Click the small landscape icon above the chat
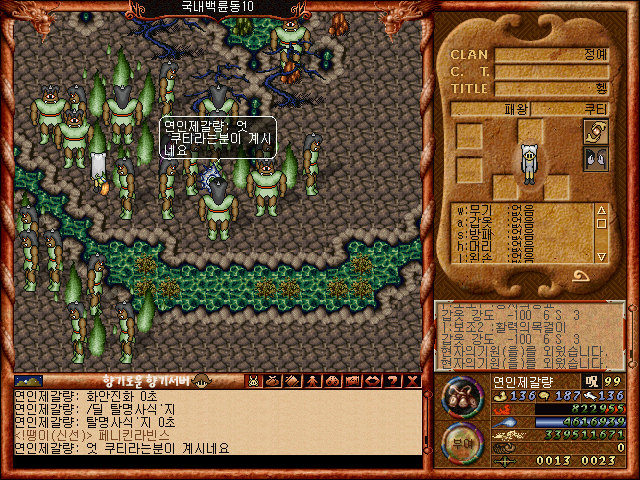 click(29, 381)
